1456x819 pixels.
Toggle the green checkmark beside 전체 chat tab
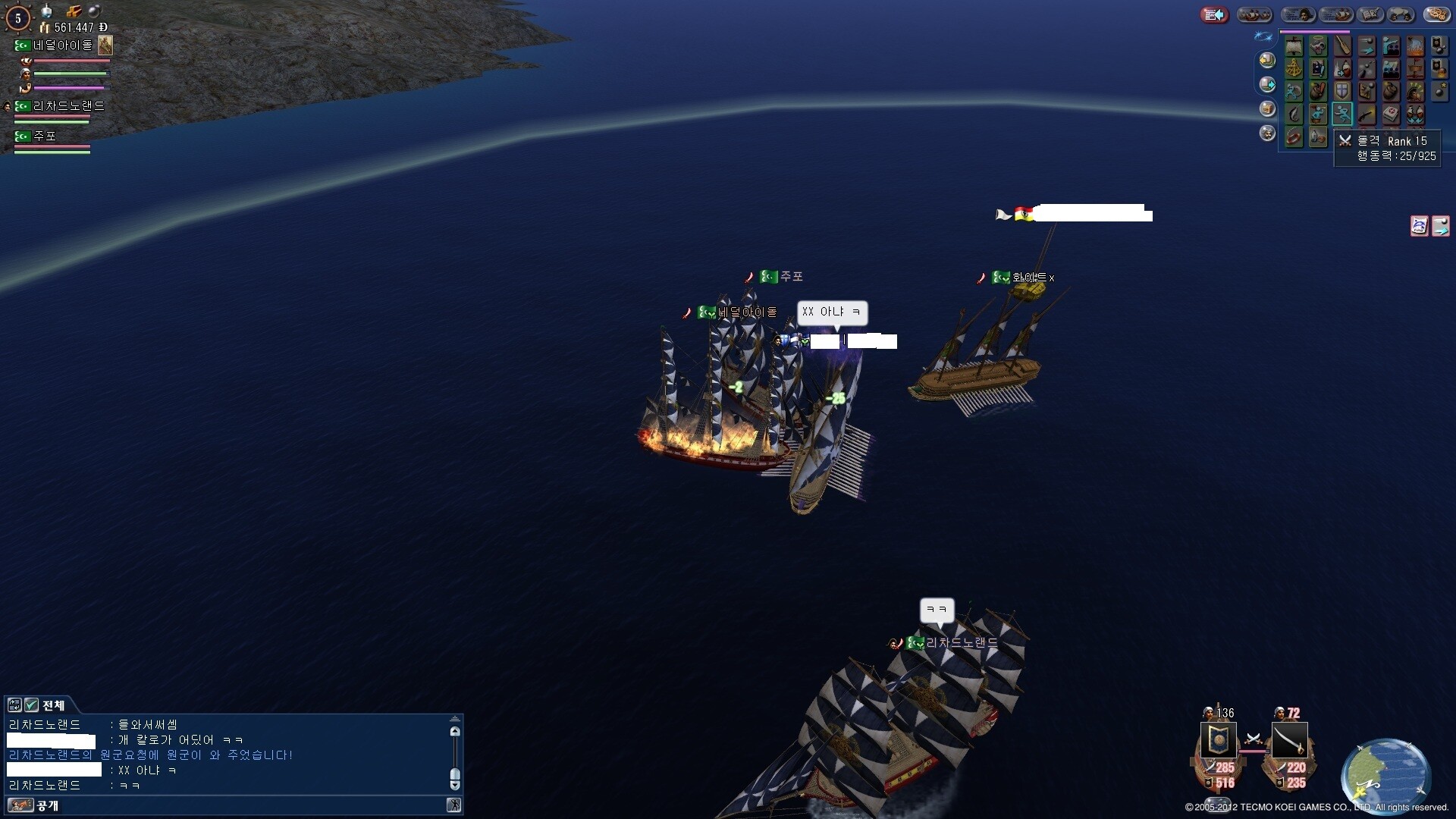31,705
